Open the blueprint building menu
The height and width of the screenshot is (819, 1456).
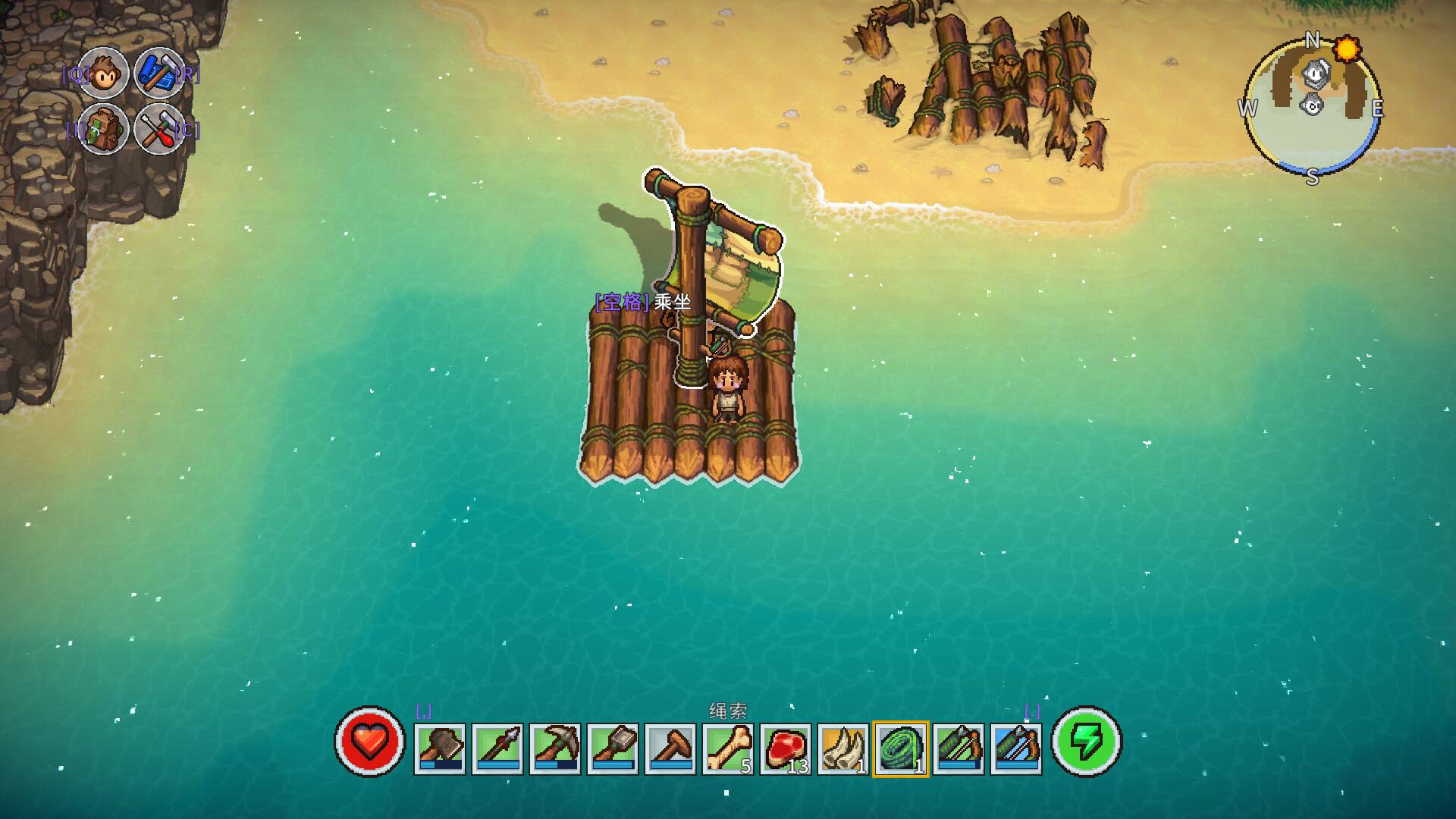[x=159, y=72]
